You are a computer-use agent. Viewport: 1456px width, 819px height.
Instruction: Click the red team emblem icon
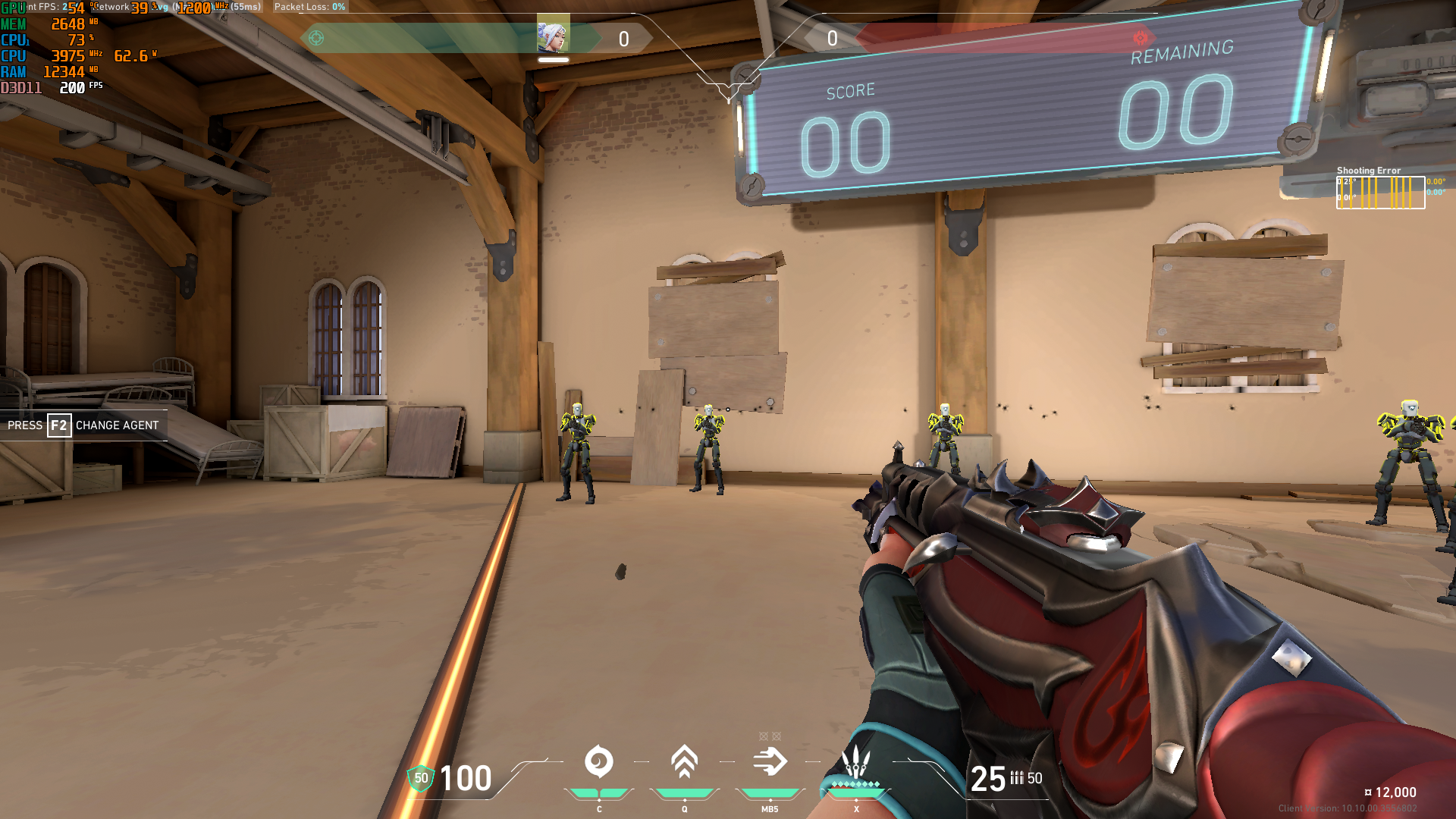[x=1141, y=38]
